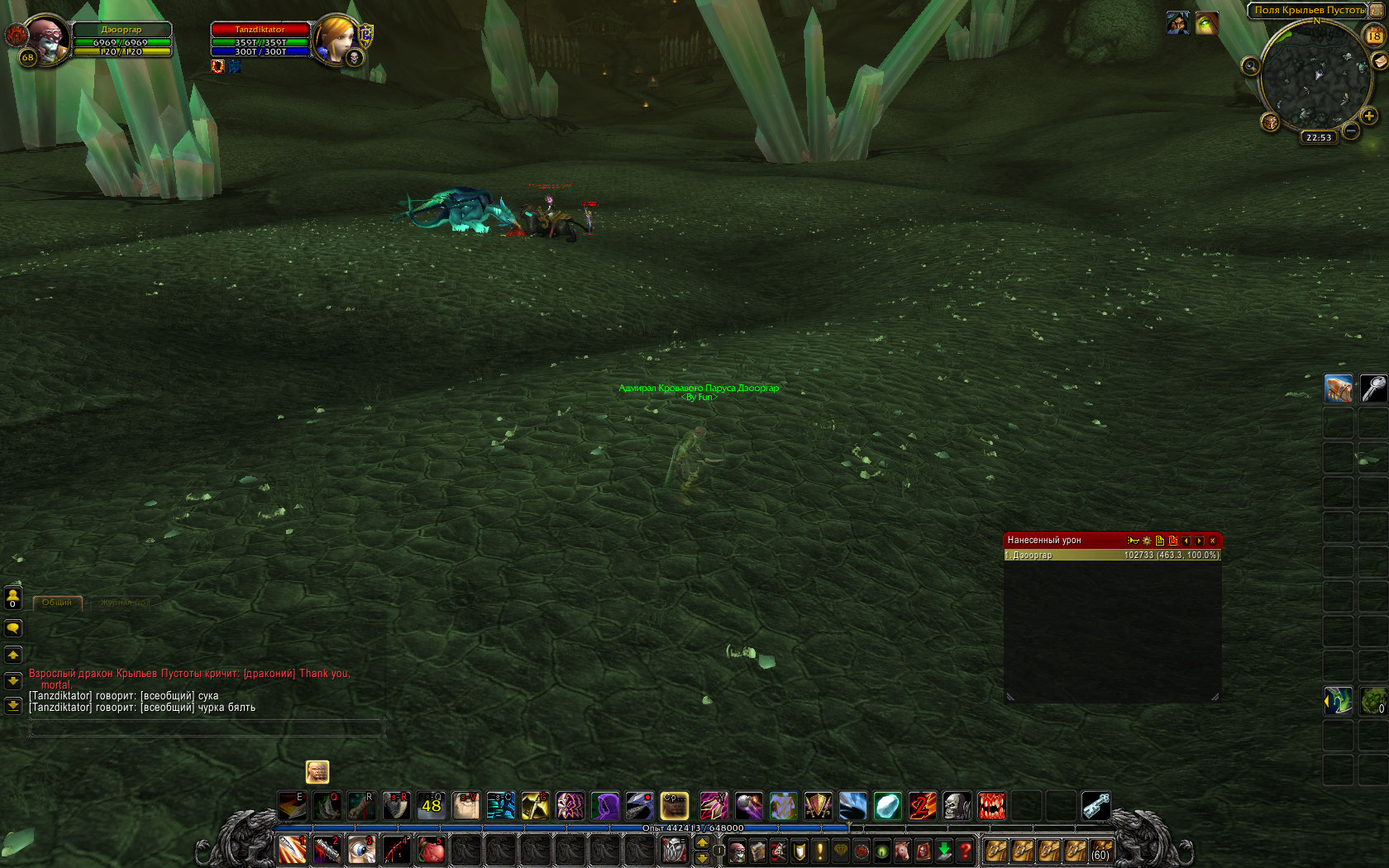
Task: Switch to the Общий chat tab
Action: point(57,603)
